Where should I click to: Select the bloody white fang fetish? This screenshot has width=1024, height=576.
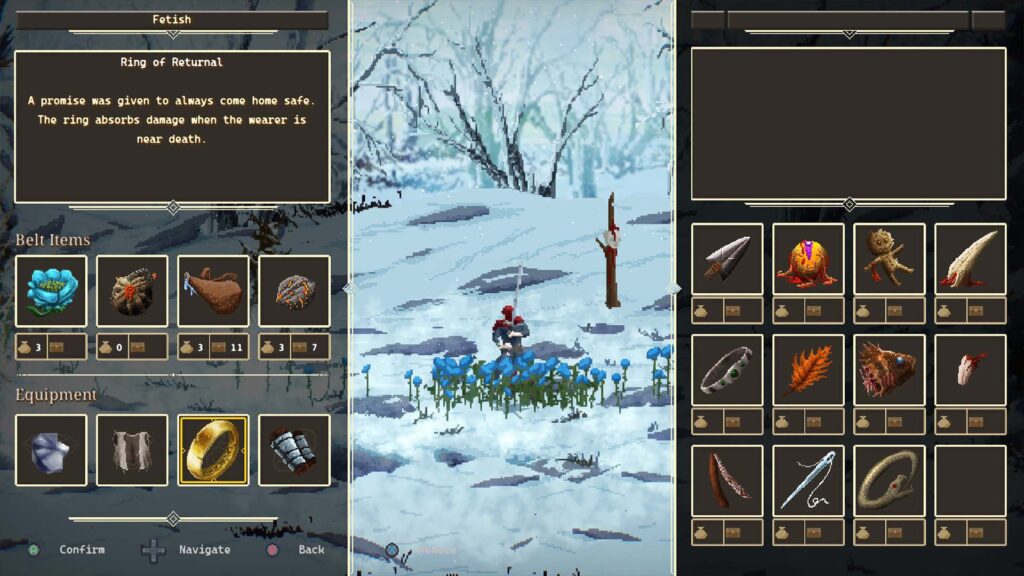point(970,259)
